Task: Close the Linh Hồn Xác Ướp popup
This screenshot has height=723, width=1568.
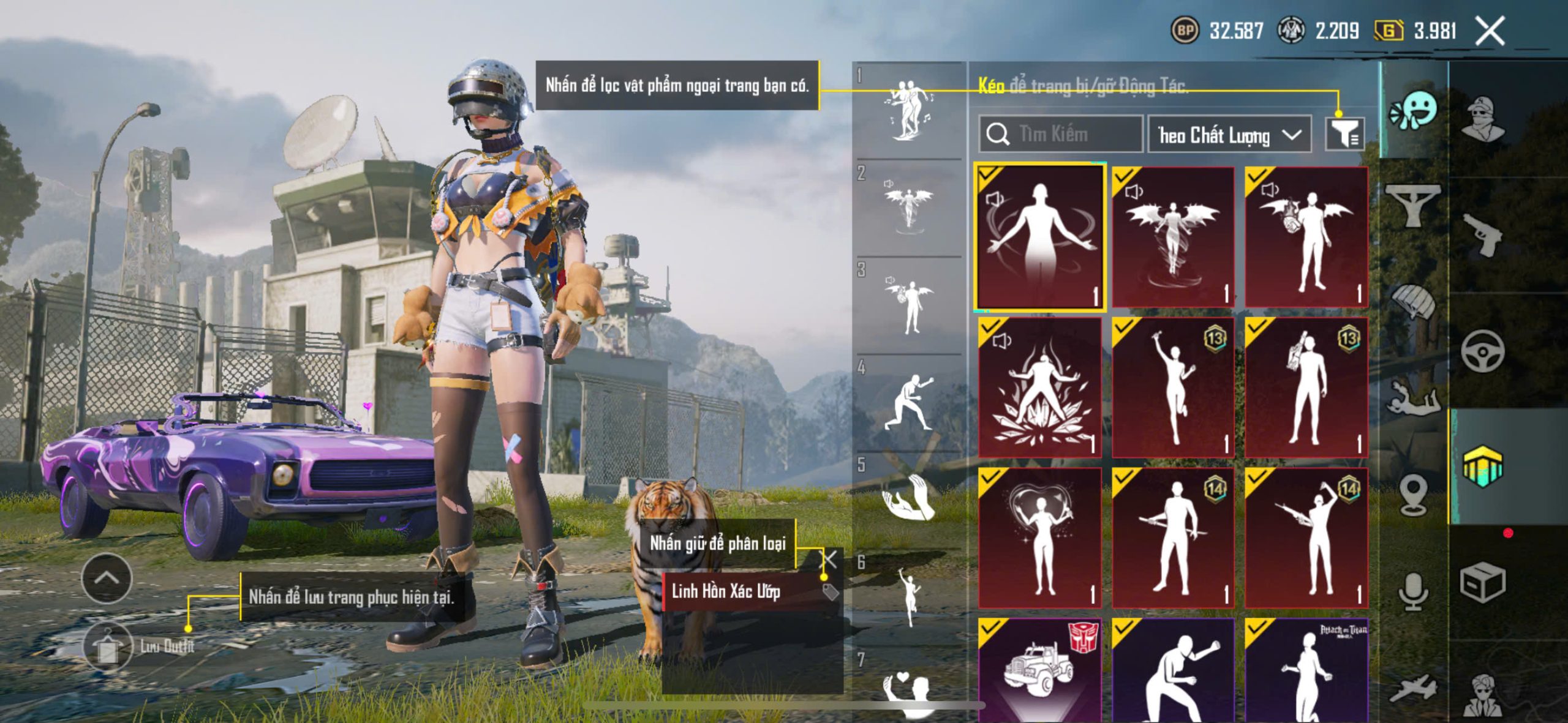Action: tap(829, 558)
